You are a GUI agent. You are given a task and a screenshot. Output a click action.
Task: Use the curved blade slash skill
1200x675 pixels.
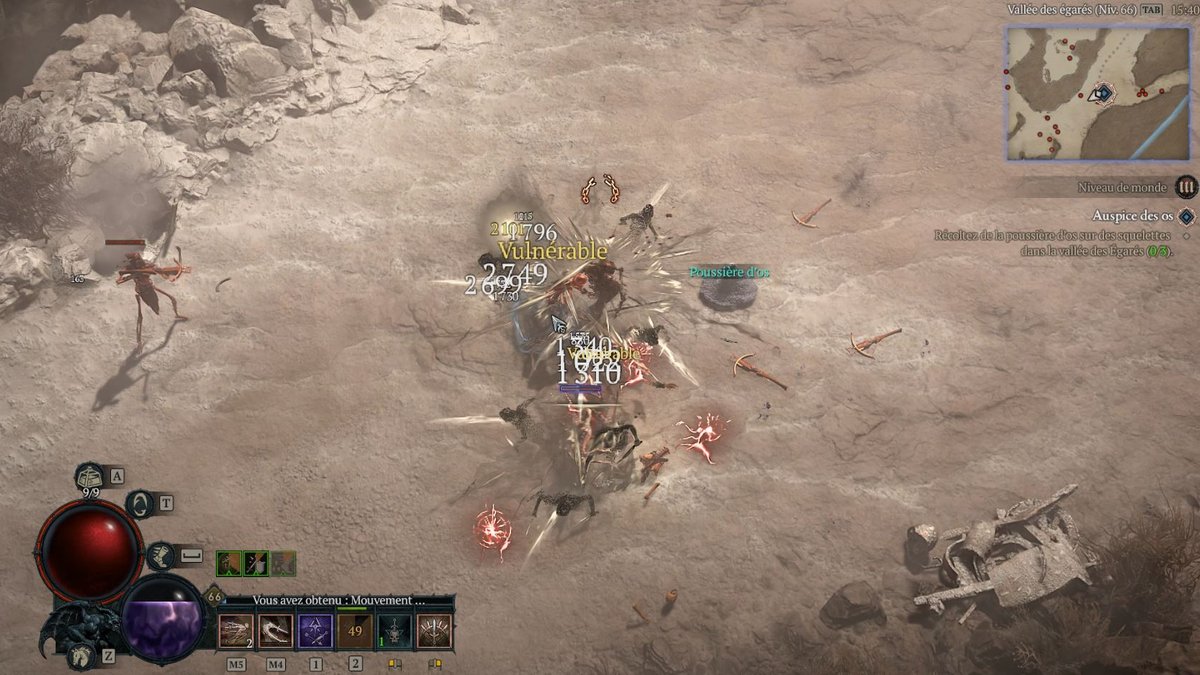(x=275, y=631)
